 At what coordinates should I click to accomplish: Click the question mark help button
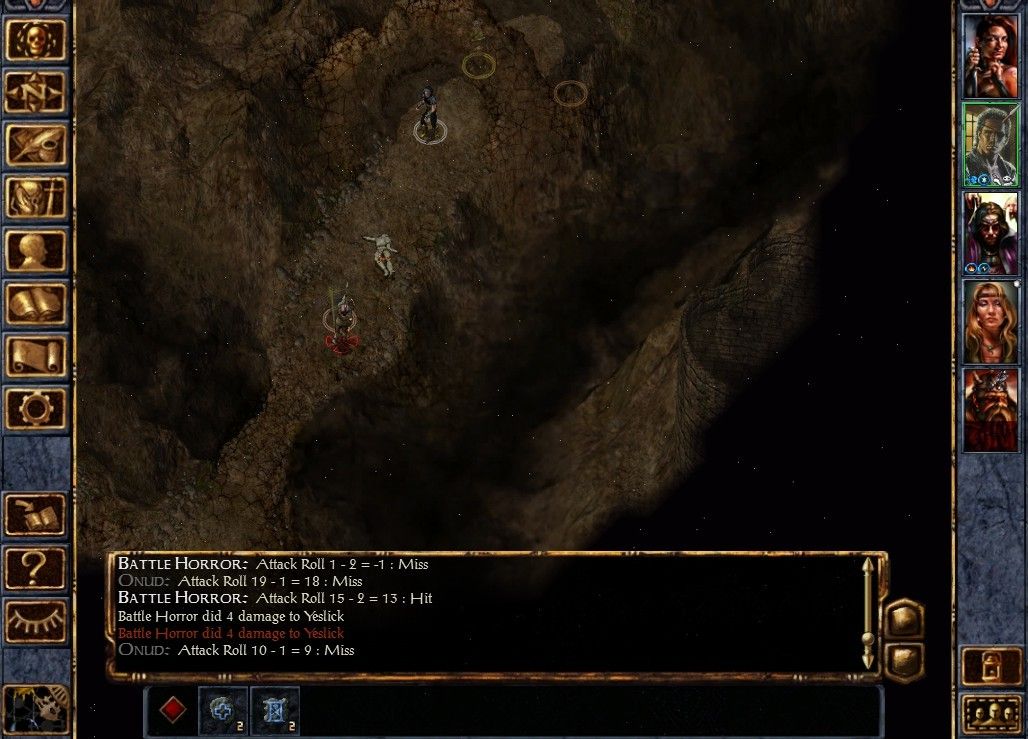[36, 569]
